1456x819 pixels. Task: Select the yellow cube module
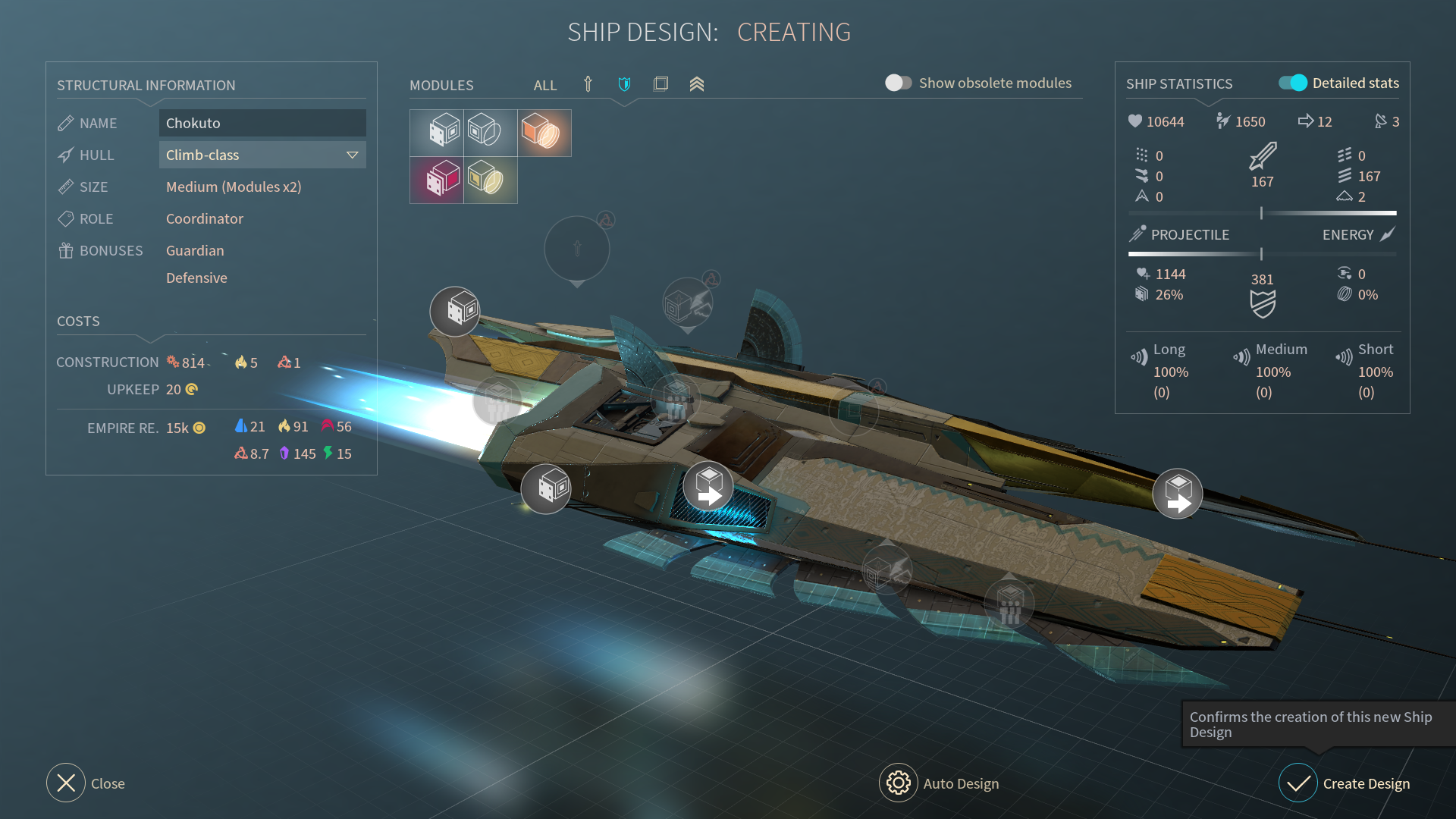(x=490, y=180)
